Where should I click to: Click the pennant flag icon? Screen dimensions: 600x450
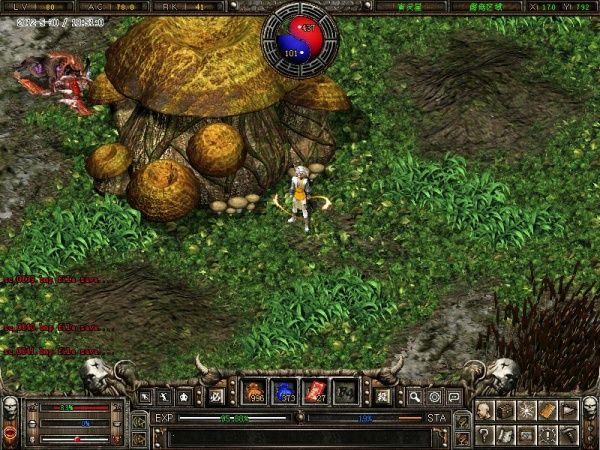[x=568, y=411]
